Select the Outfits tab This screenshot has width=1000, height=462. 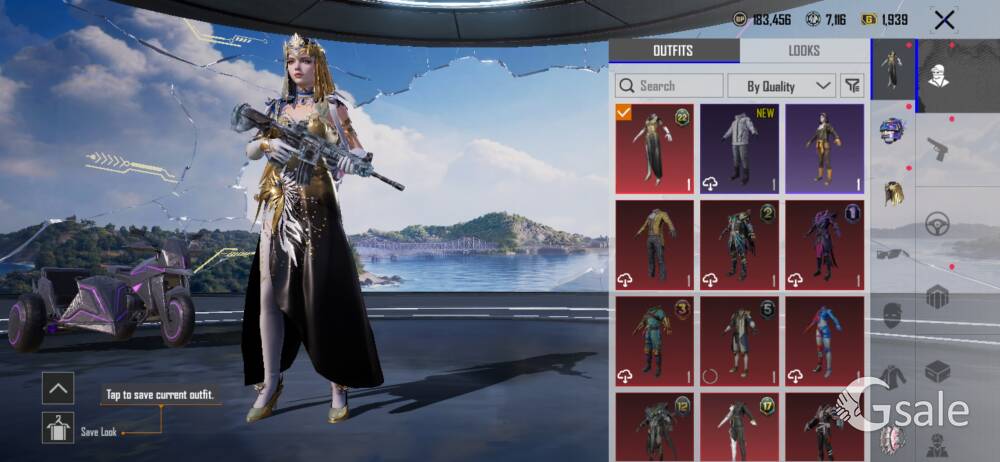click(673, 50)
